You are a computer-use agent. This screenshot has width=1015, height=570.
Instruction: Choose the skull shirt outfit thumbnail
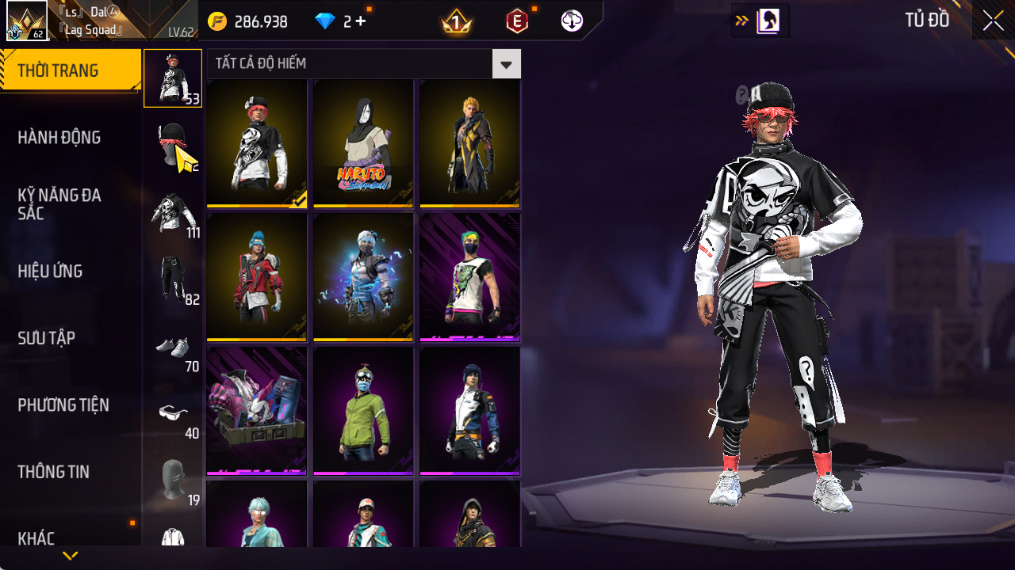tap(257, 142)
